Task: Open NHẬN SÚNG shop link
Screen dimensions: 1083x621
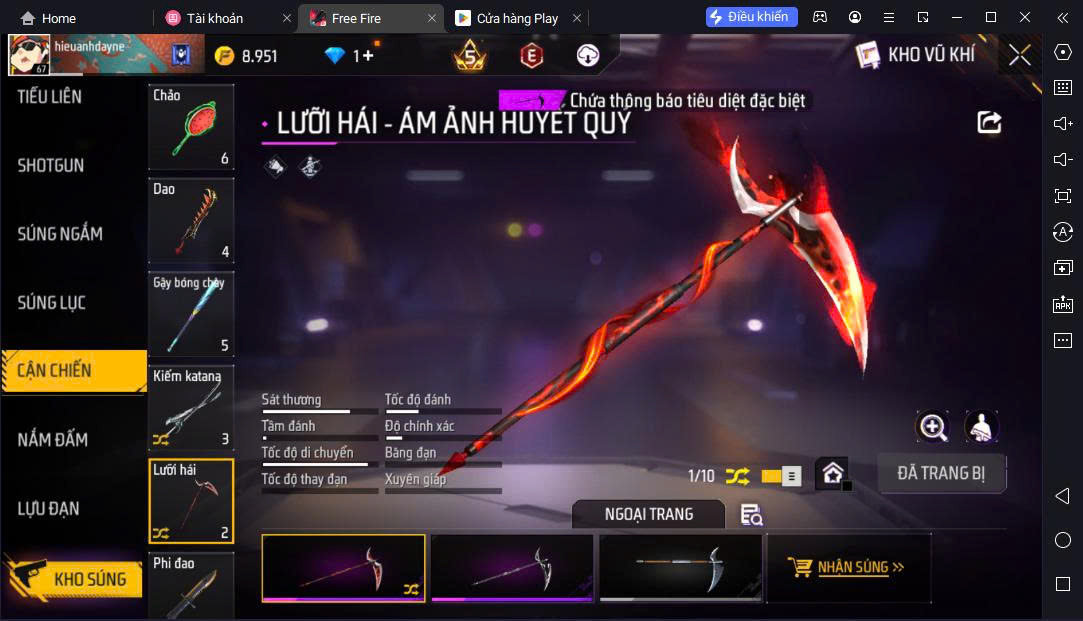Action: pos(848,567)
